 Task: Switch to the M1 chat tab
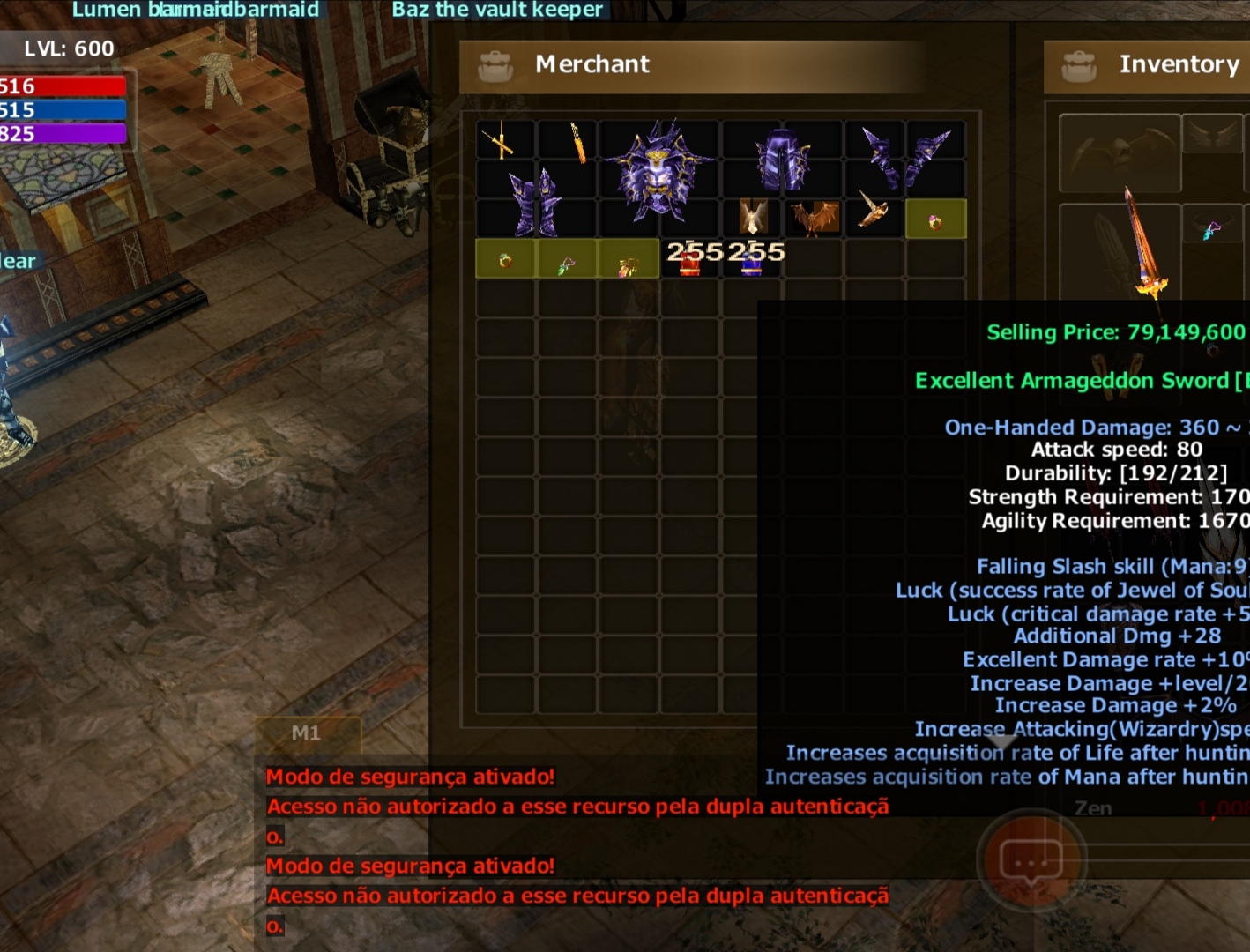click(x=307, y=733)
